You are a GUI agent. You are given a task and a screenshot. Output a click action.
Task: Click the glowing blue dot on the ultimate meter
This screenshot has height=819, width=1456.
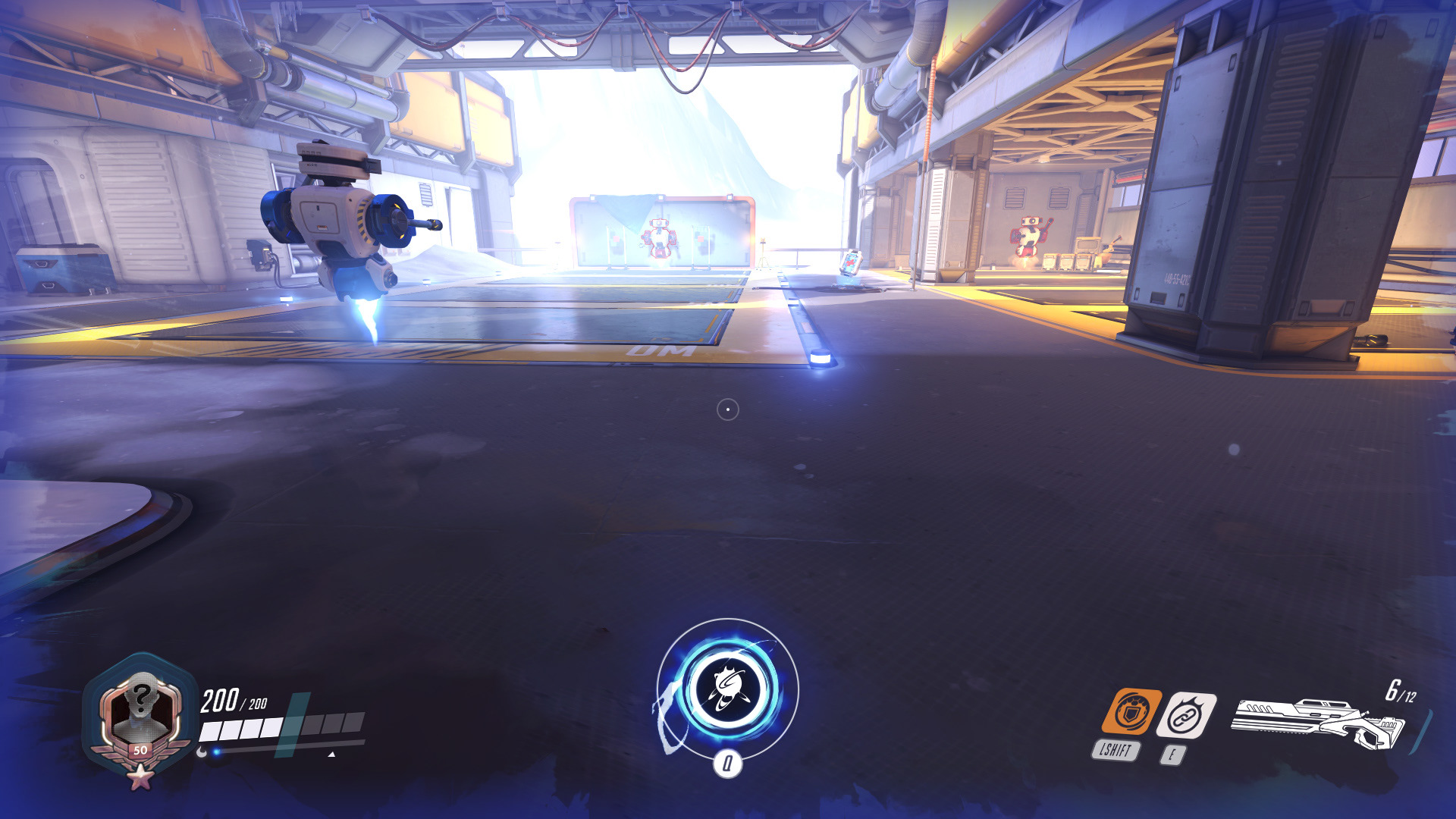click(216, 752)
